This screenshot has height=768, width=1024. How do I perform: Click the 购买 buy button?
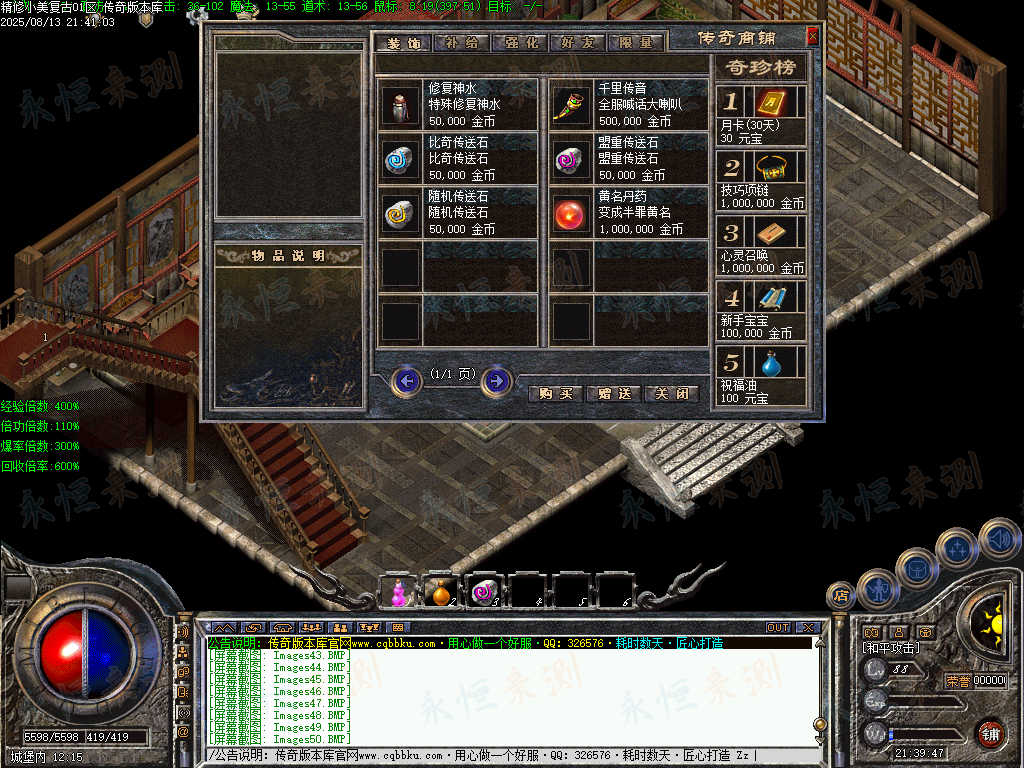[x=555, y=394]
